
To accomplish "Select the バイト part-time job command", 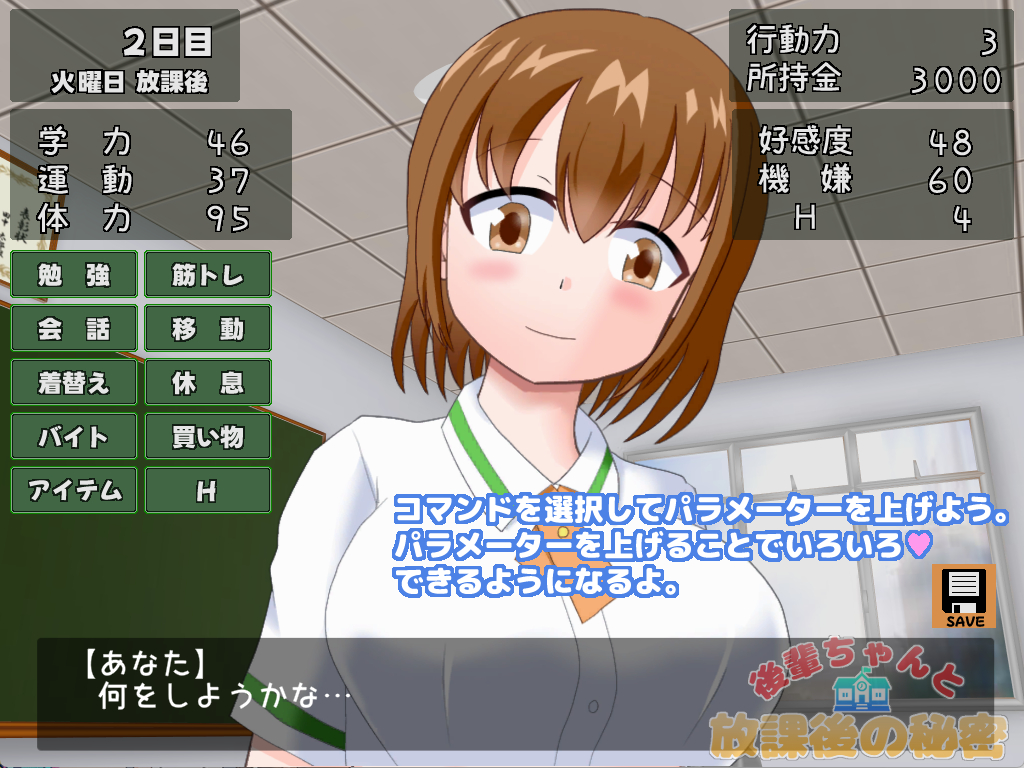I will (74, 437).
